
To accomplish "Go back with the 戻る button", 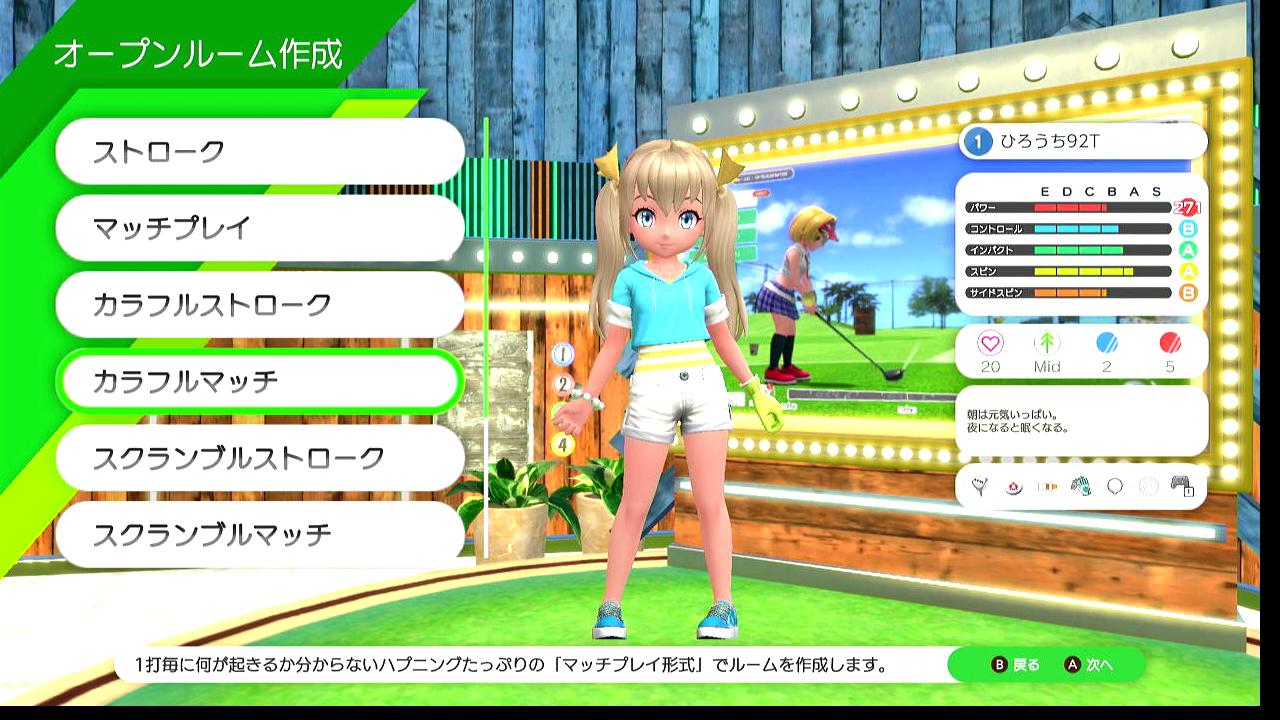I will pos(1015,665).
